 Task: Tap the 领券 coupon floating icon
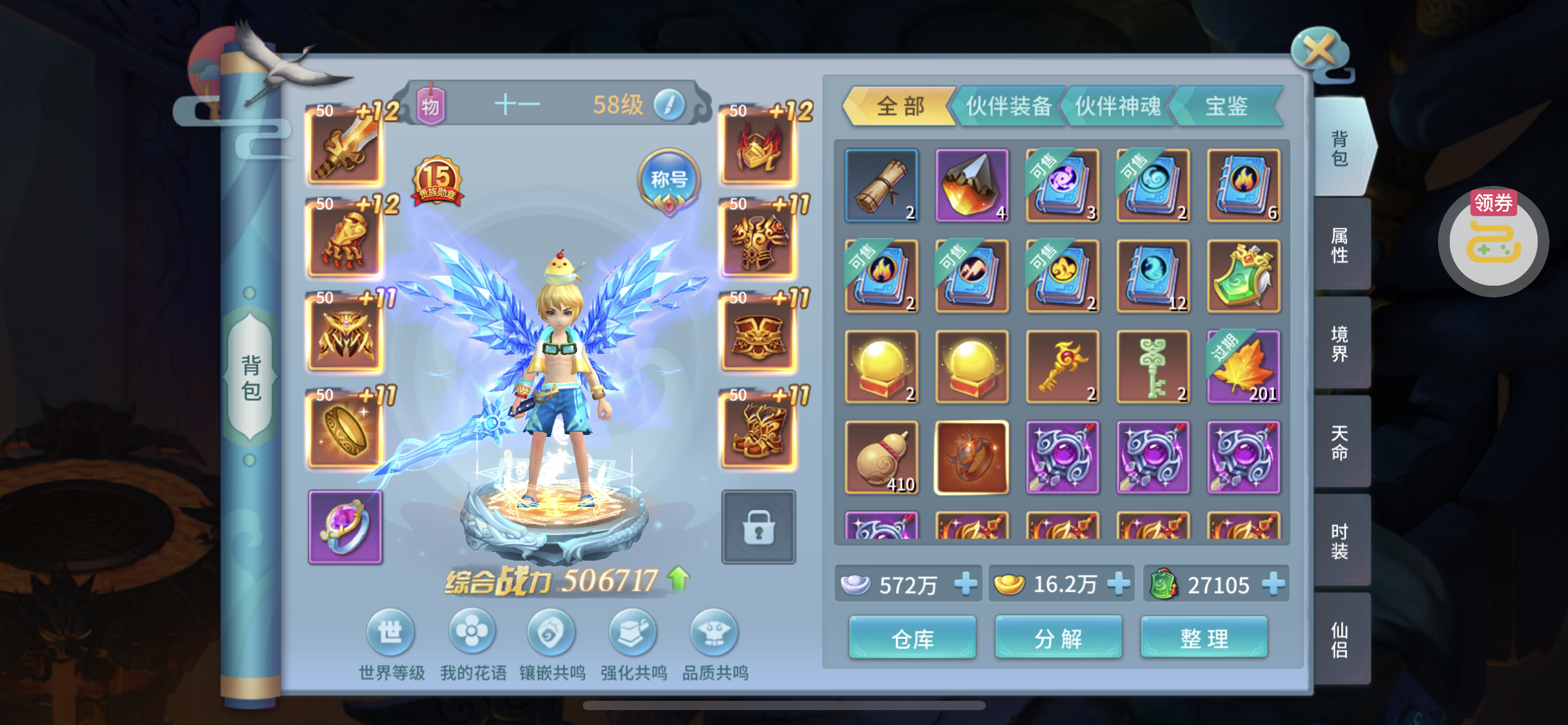point(1493,242)
